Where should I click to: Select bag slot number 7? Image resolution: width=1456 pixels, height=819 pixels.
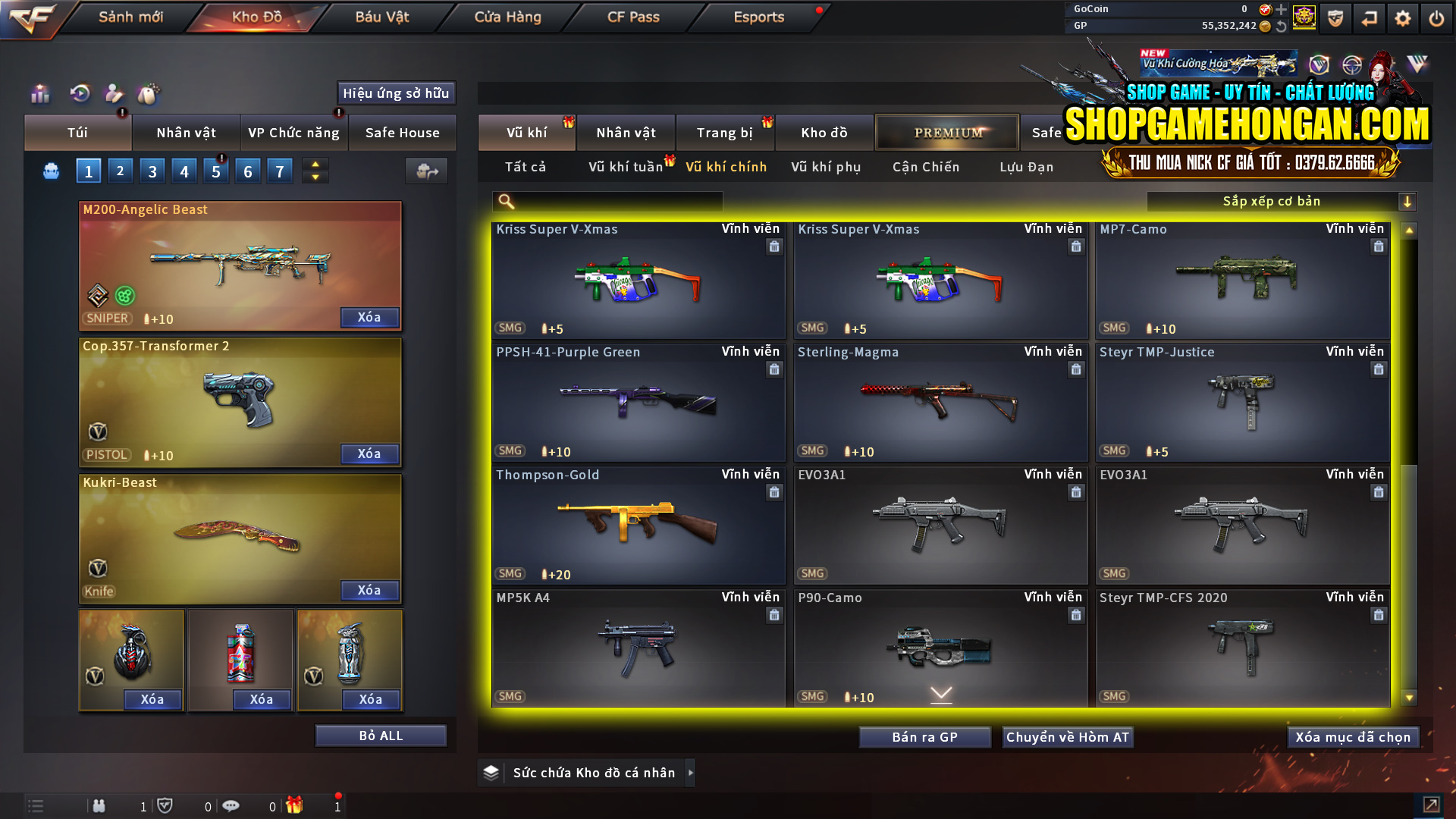click(279, 170)
